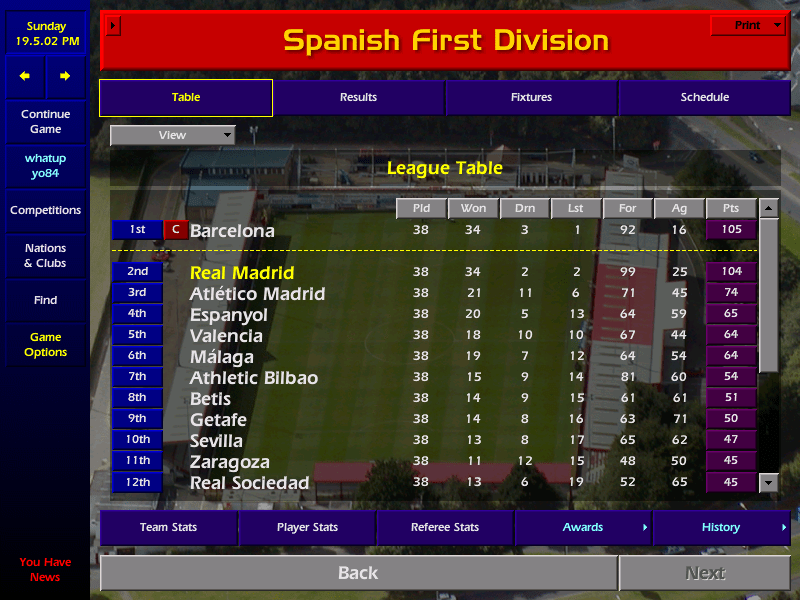Switch to the Fixtures tab
The height and width of the screenshot is (600, 800).
[x=531, y=97]
